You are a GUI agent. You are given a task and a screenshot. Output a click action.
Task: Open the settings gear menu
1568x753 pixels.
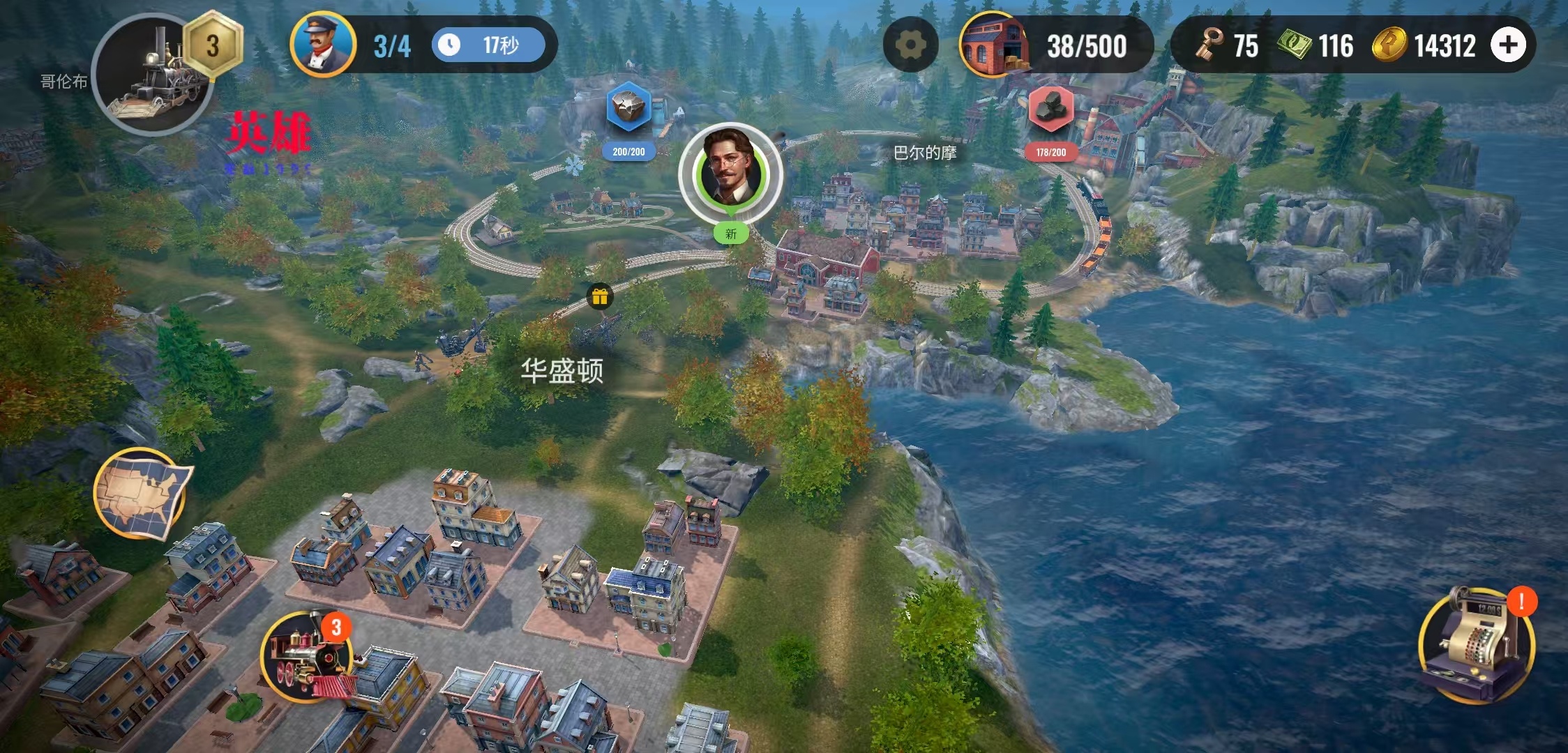[x=910, y=45]
